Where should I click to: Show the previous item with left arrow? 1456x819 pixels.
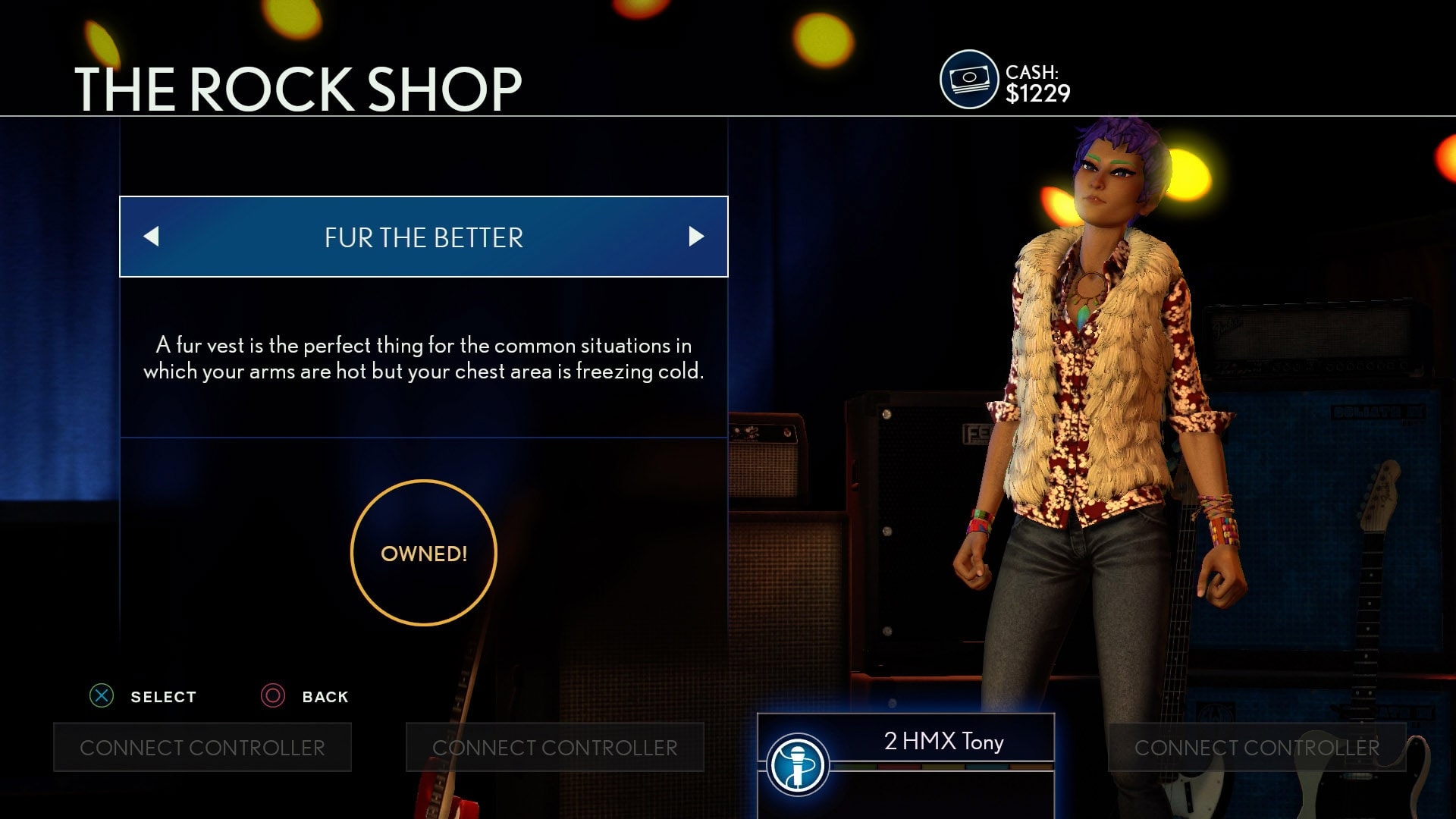click(152, 237)
